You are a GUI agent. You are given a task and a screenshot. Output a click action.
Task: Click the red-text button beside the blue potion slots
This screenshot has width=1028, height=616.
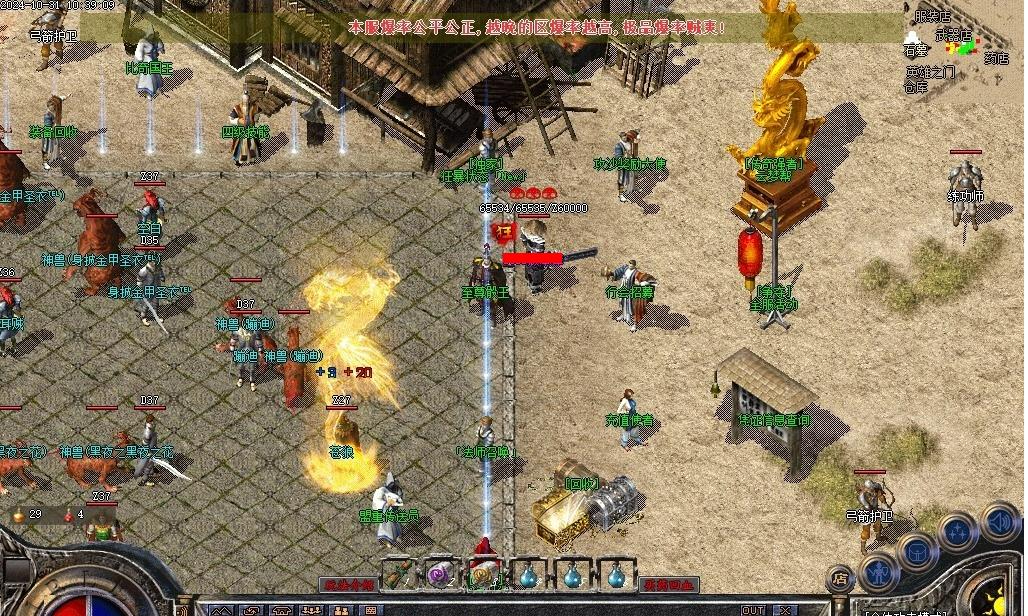point(669,585)
